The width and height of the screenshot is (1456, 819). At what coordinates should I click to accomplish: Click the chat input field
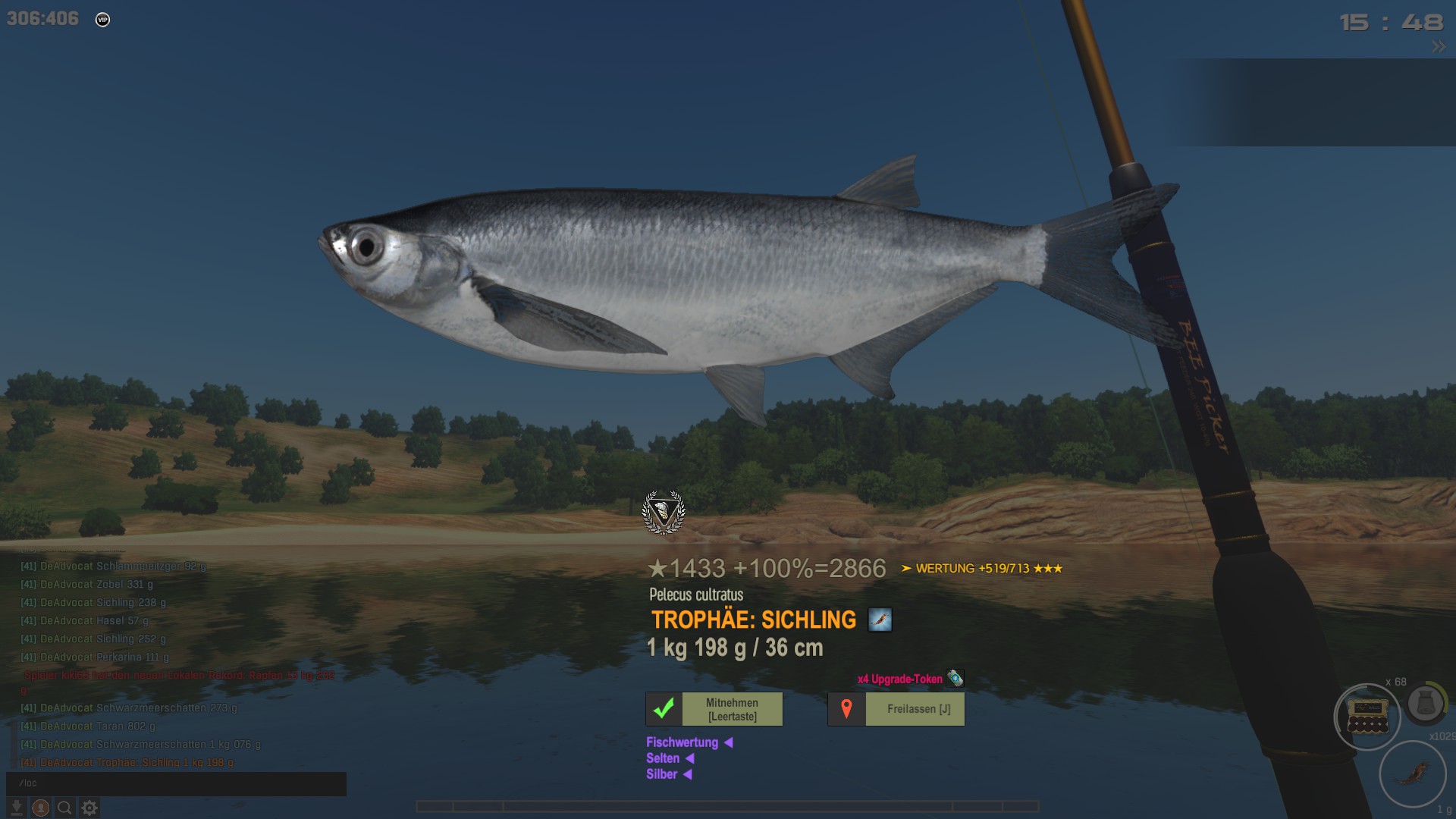[176, 783]
